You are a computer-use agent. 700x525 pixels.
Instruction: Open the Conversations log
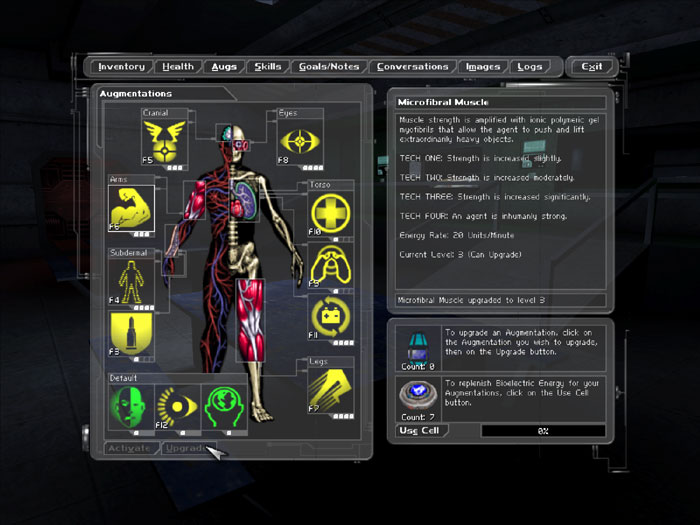(412, 67)
